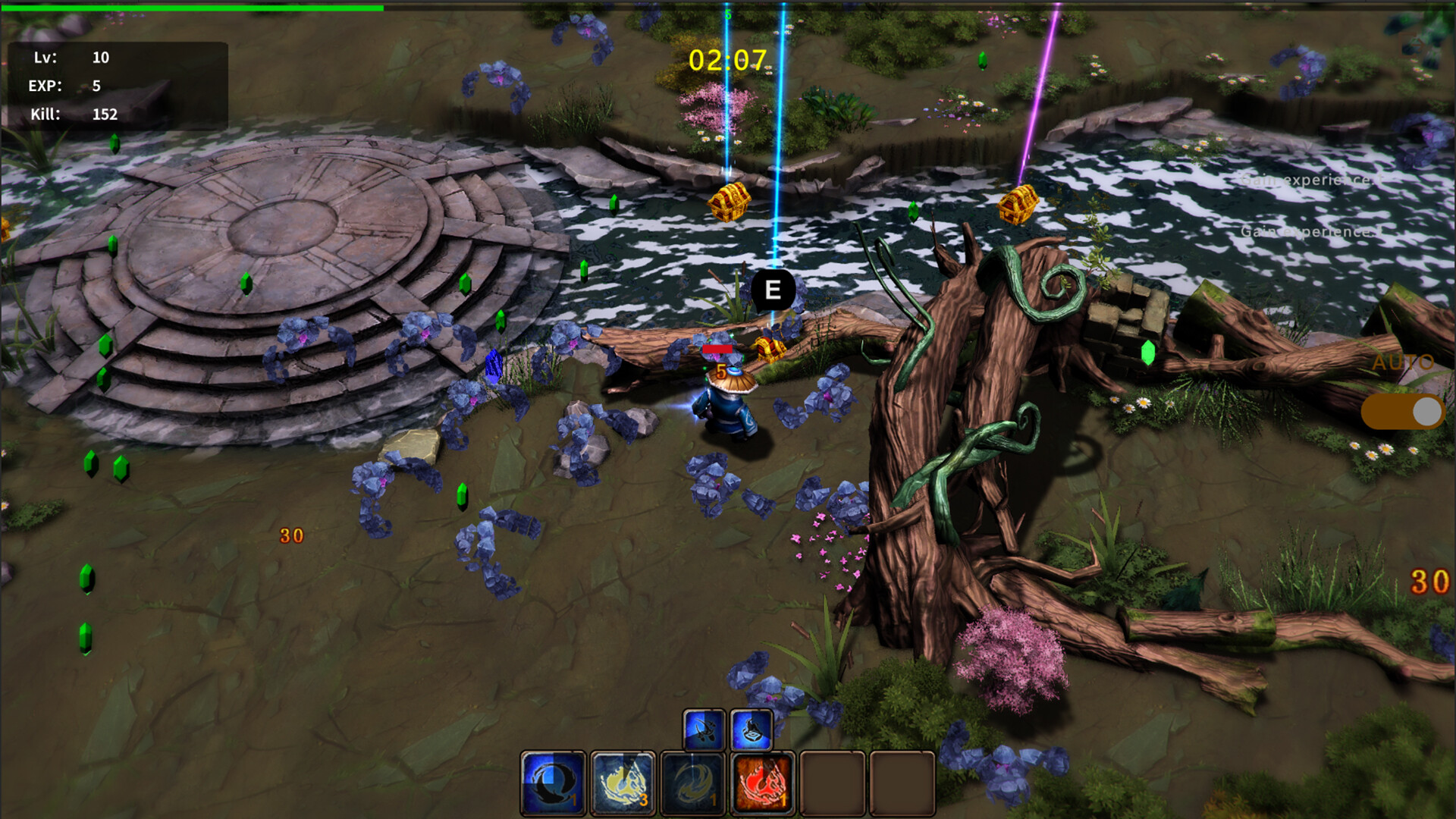This screenshot has width=1456, height=819.
Task: Open the Lv/EXP/Kill stats panel
Action: coord(118,85)
